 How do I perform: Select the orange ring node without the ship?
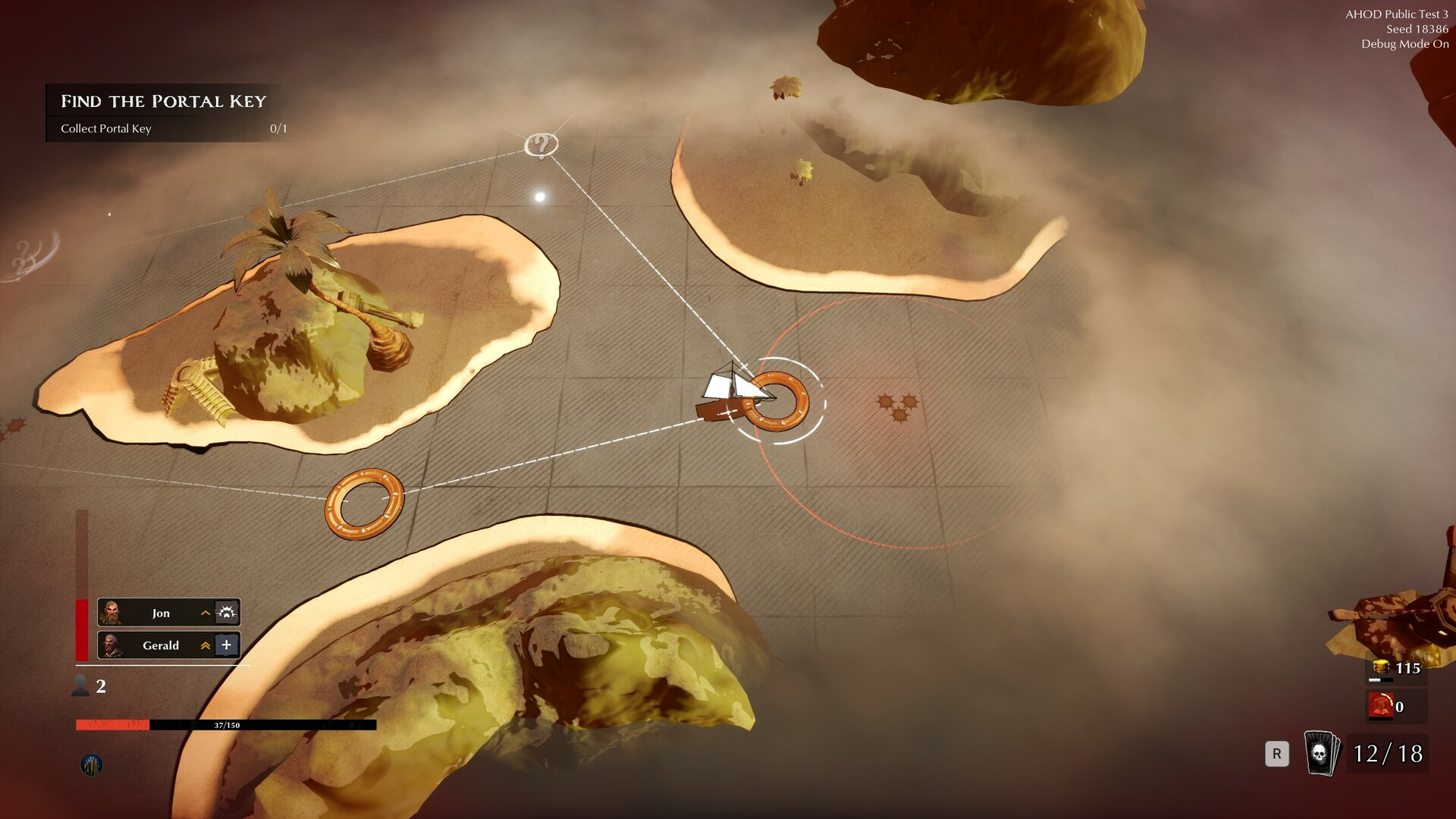point(364,504)
